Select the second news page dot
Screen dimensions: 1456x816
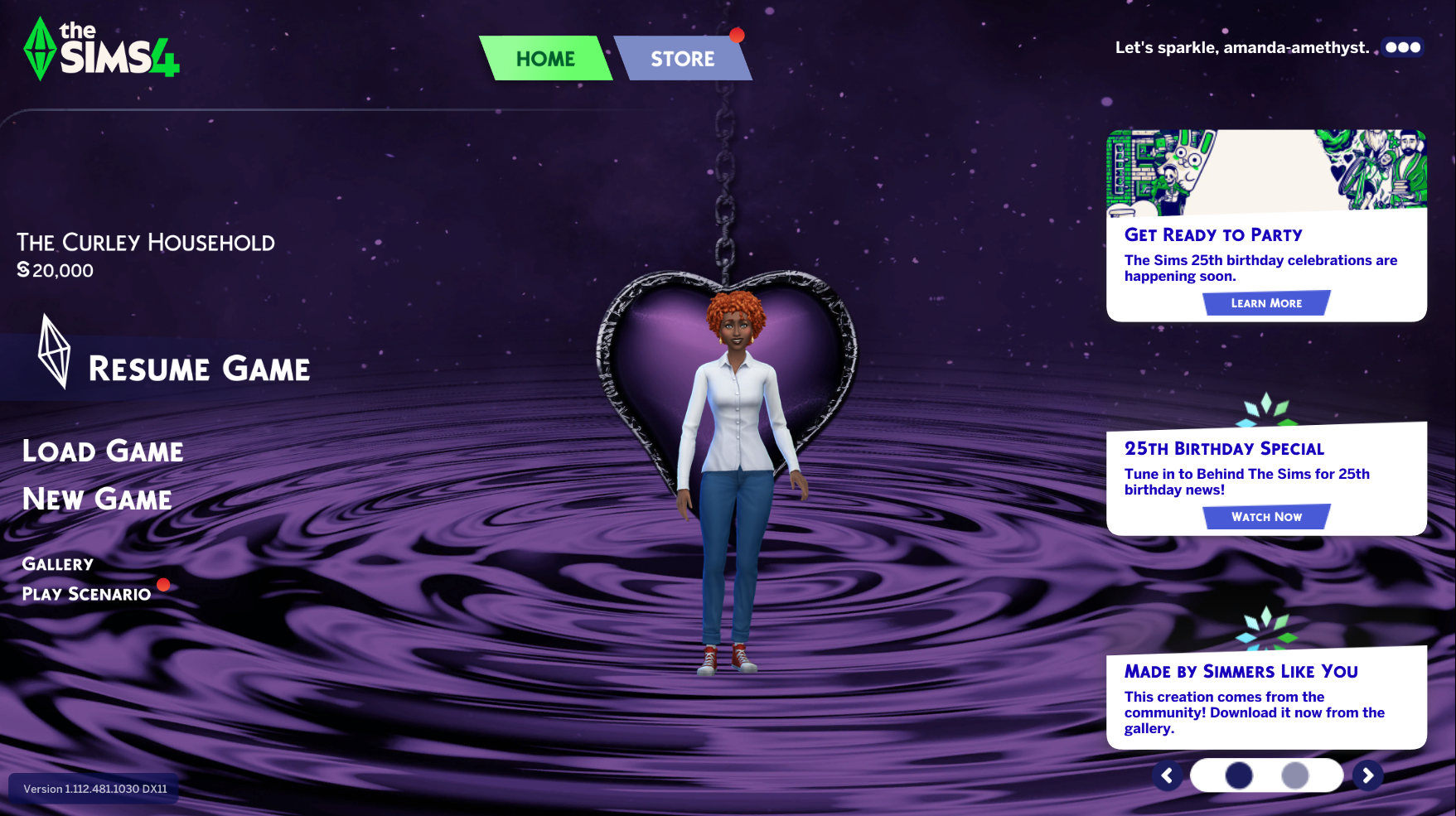pos(1294,775)
